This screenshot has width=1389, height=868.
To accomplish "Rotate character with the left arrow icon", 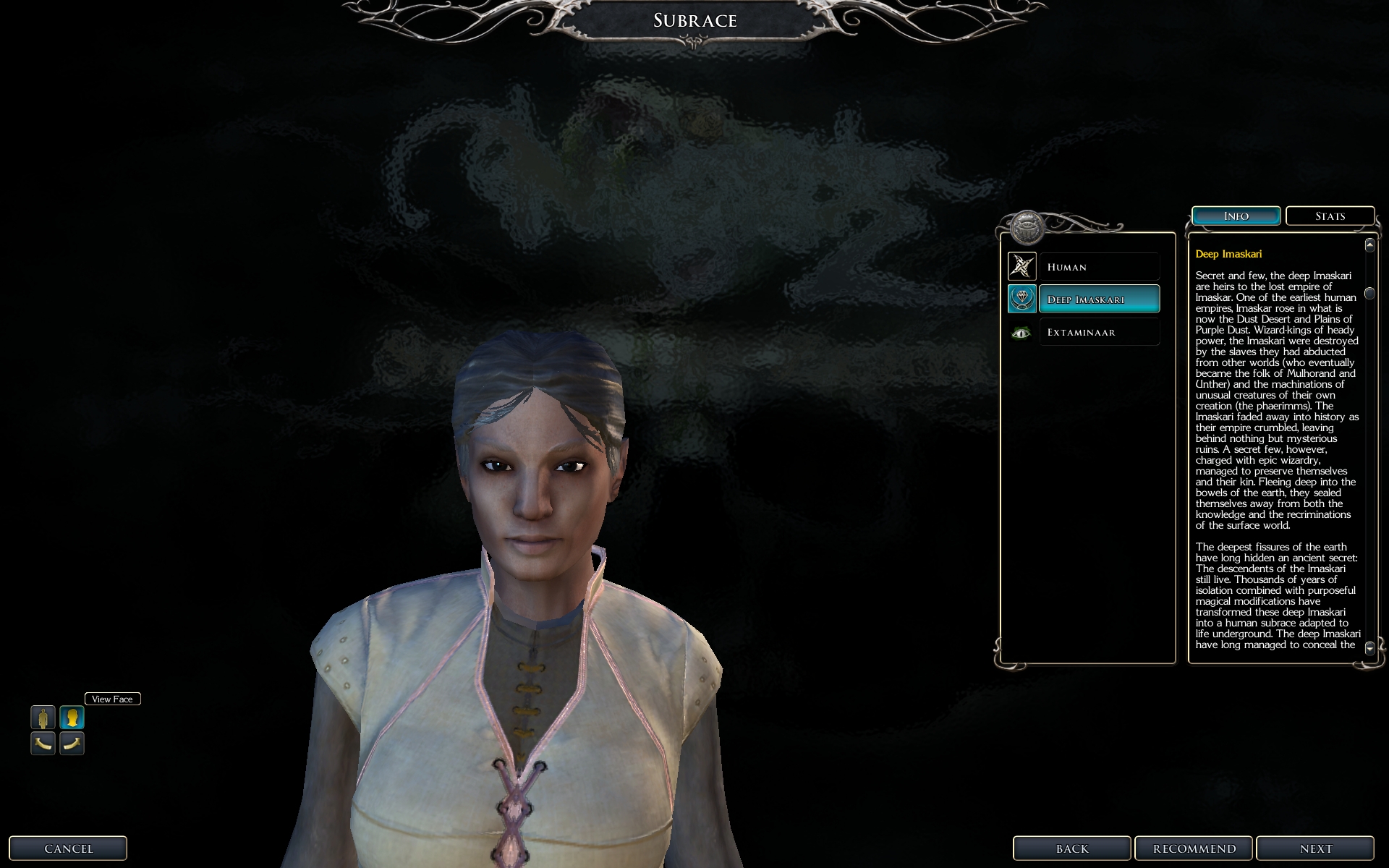I will [43, 743].
